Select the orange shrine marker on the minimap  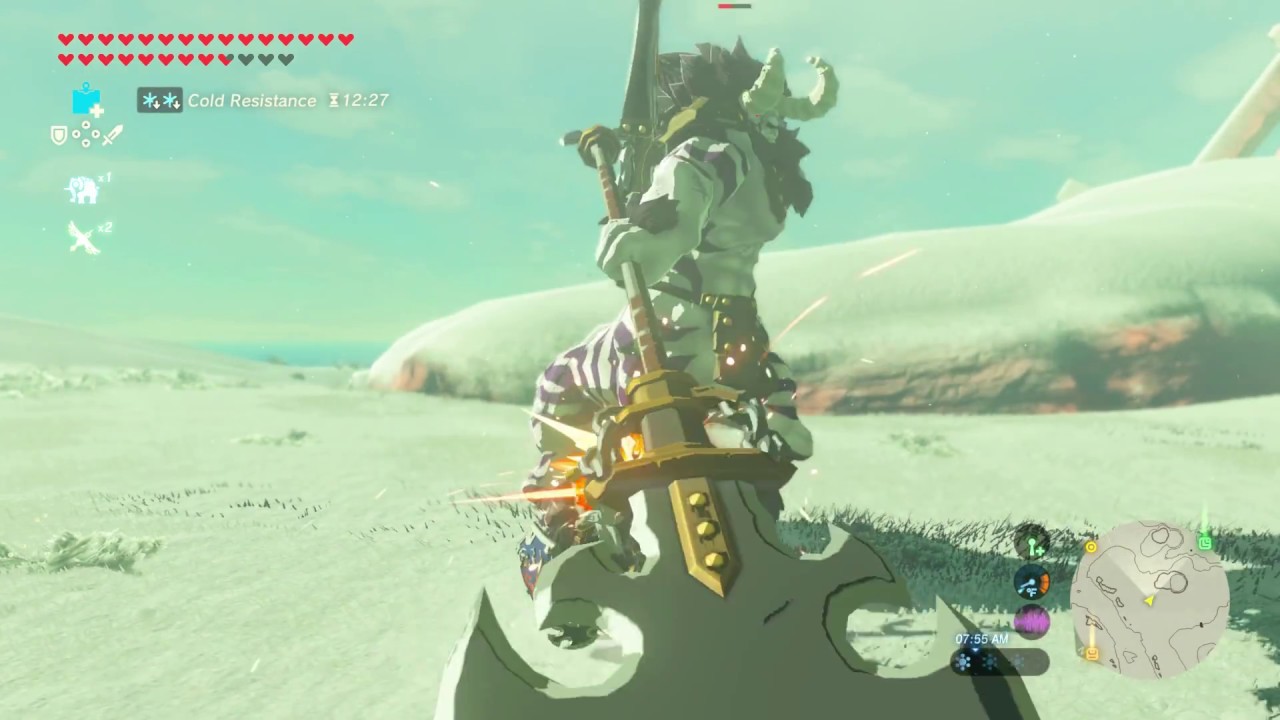tap(1093, 653)
